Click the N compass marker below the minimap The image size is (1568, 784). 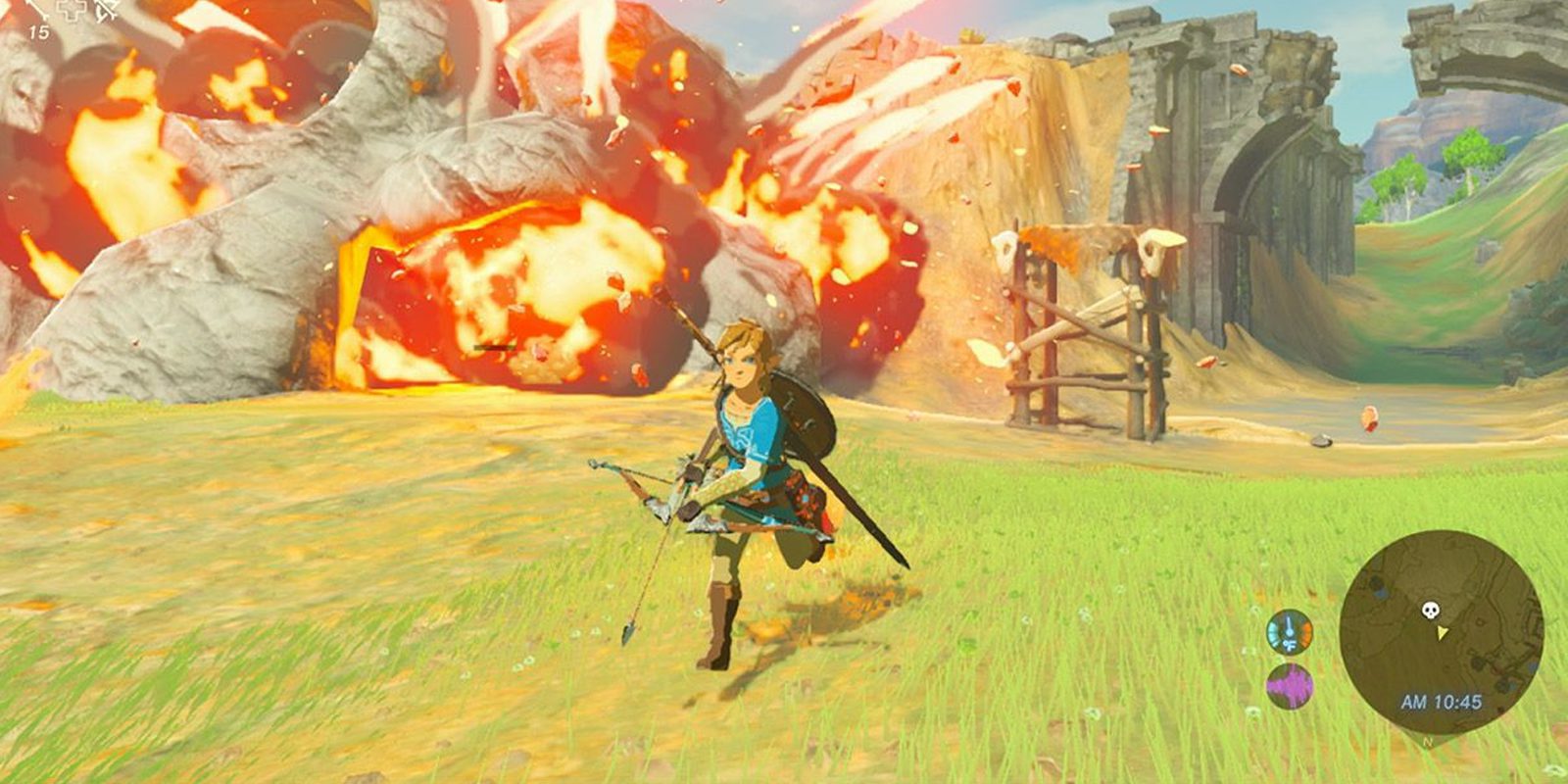(1427, 741)
